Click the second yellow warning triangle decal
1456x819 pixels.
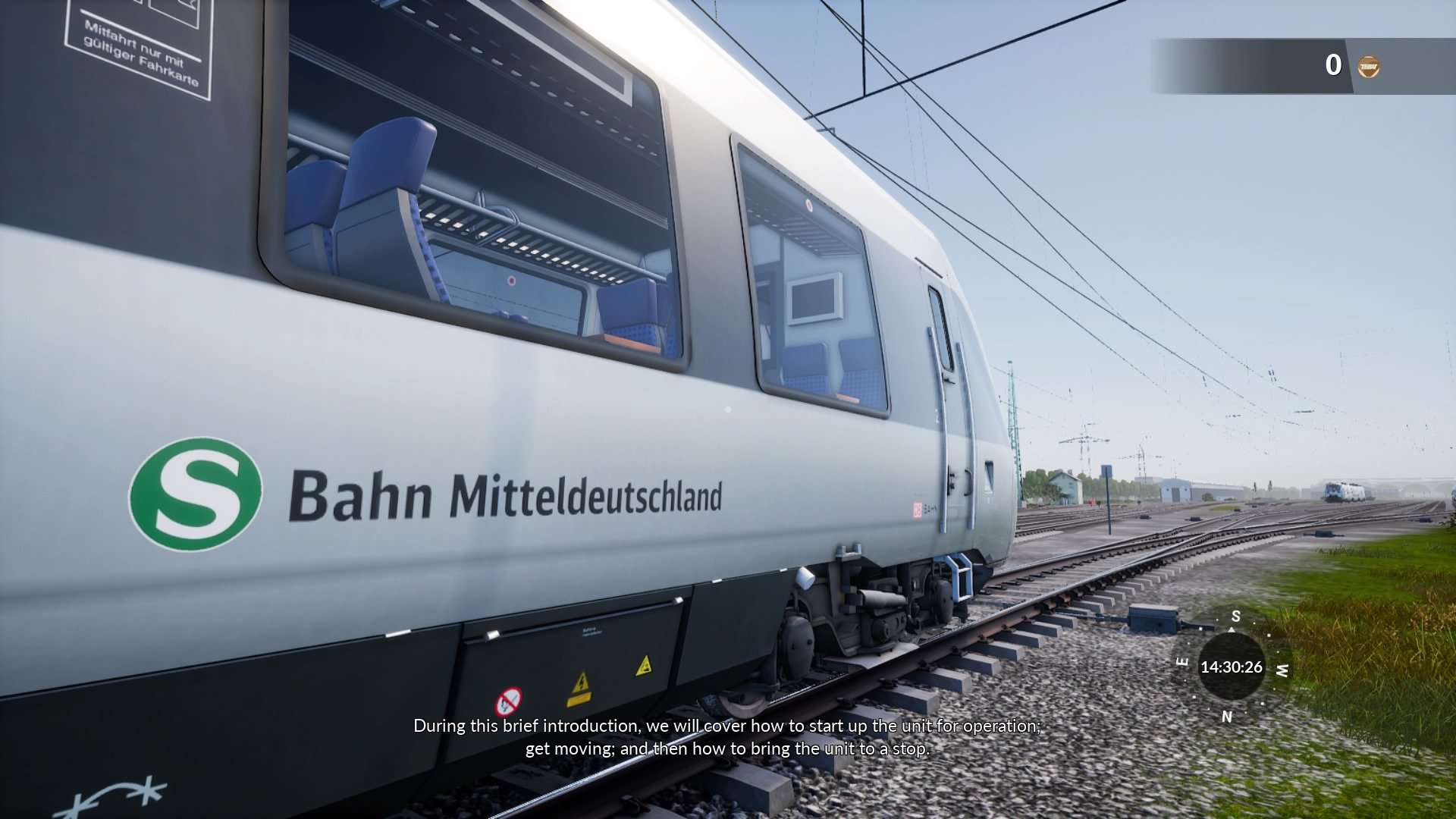tap(642, 665)
